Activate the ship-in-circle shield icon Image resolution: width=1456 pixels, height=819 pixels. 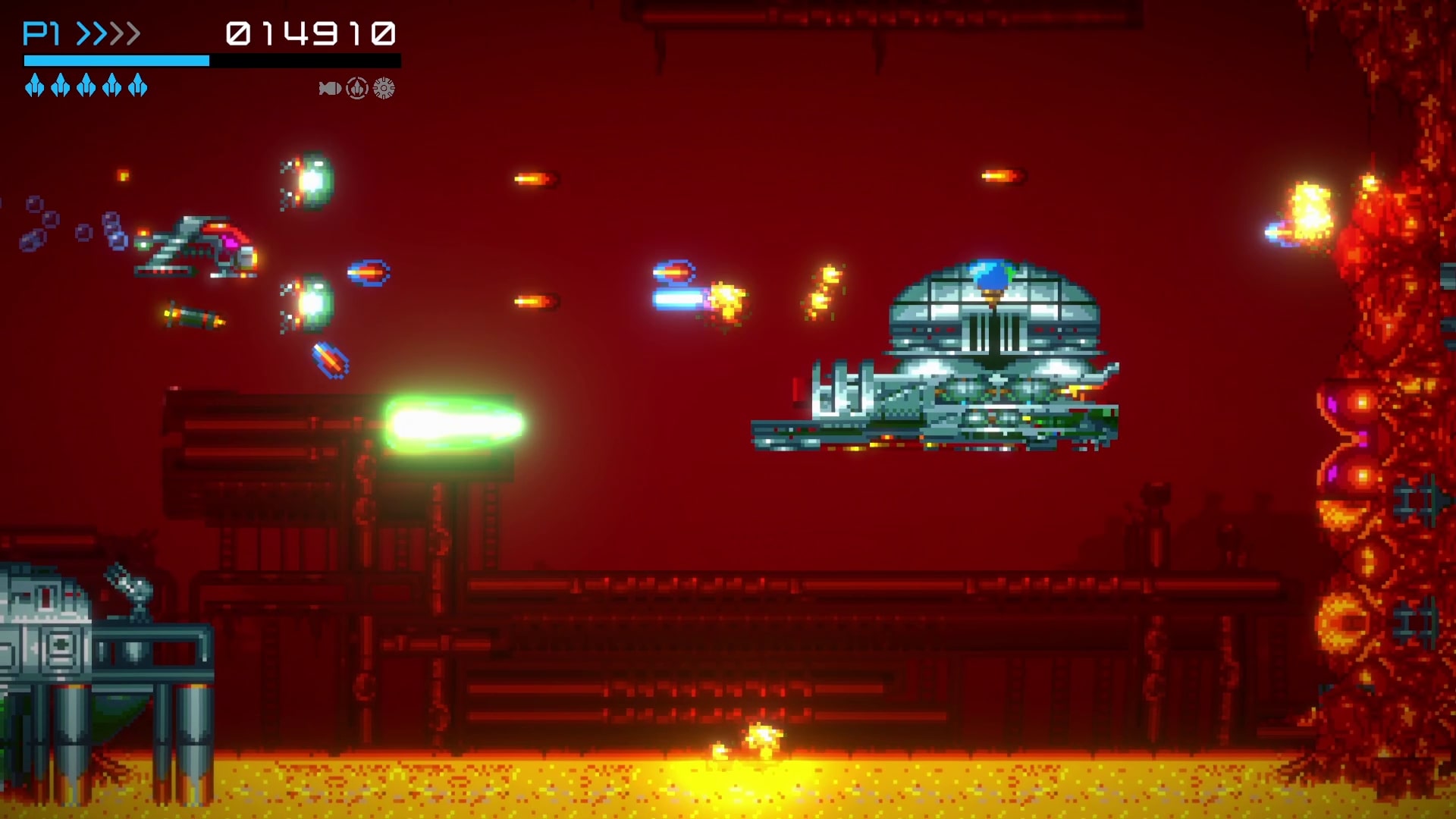point(357,89)
